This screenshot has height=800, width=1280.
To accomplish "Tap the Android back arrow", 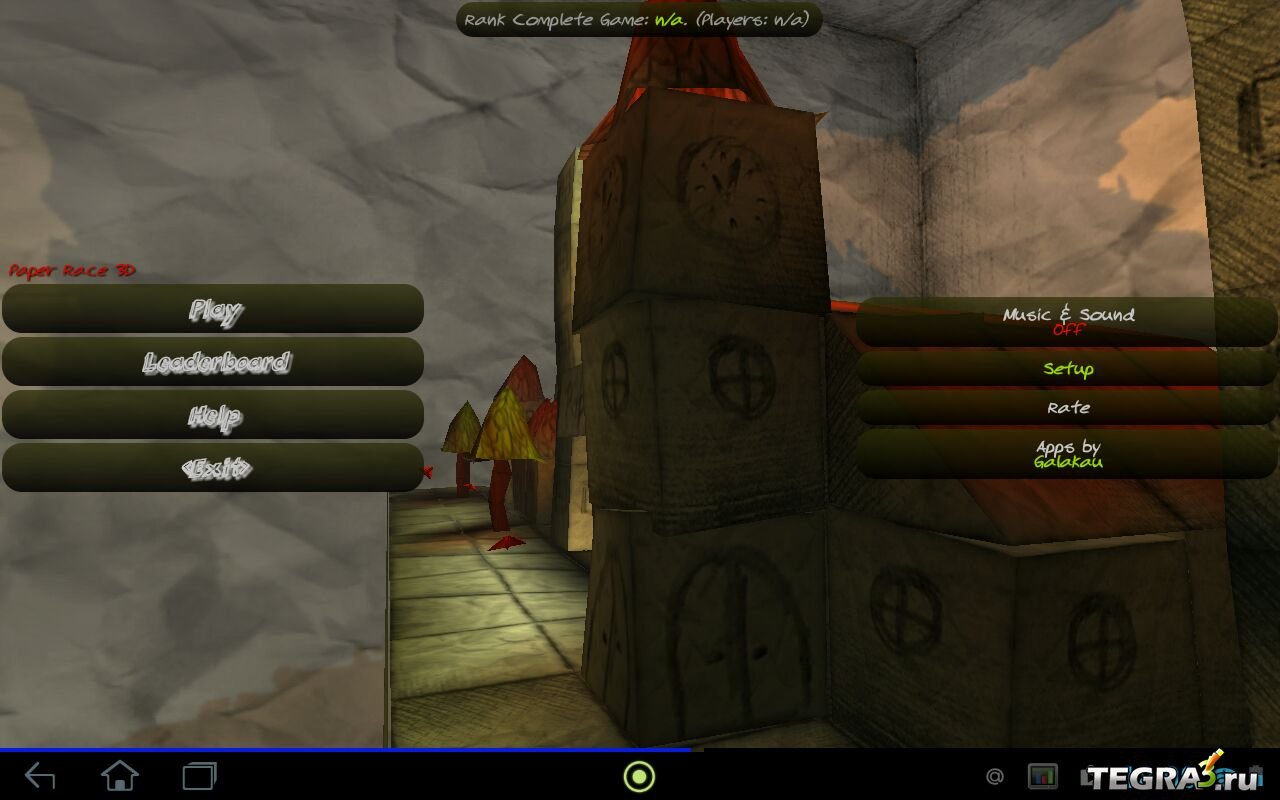I will 40,775.
